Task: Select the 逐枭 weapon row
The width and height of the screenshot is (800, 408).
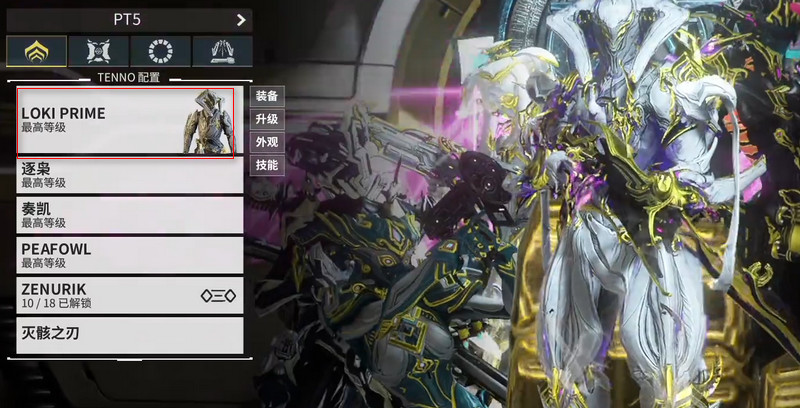Action: click(x=130, y=175)
